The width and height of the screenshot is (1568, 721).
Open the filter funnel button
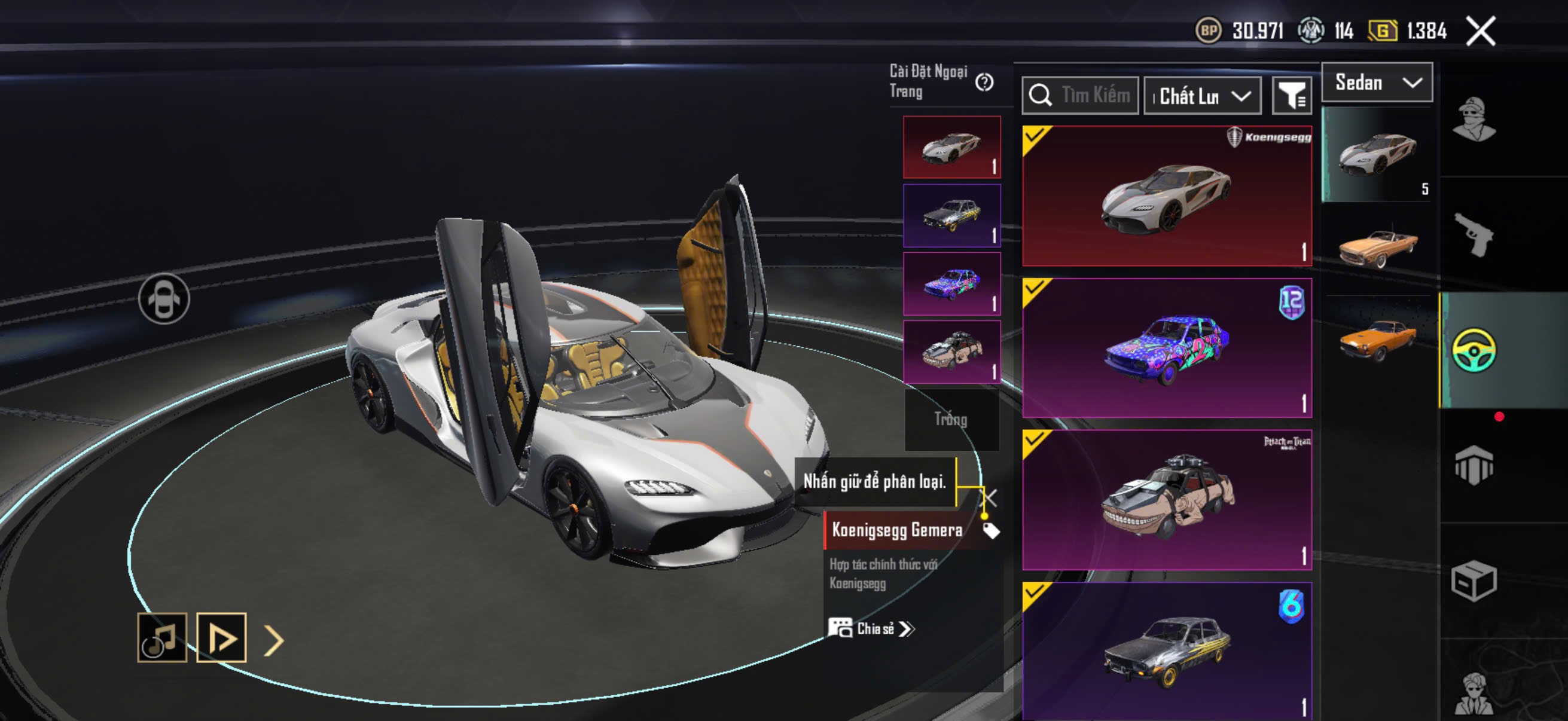coord(1291,96)
